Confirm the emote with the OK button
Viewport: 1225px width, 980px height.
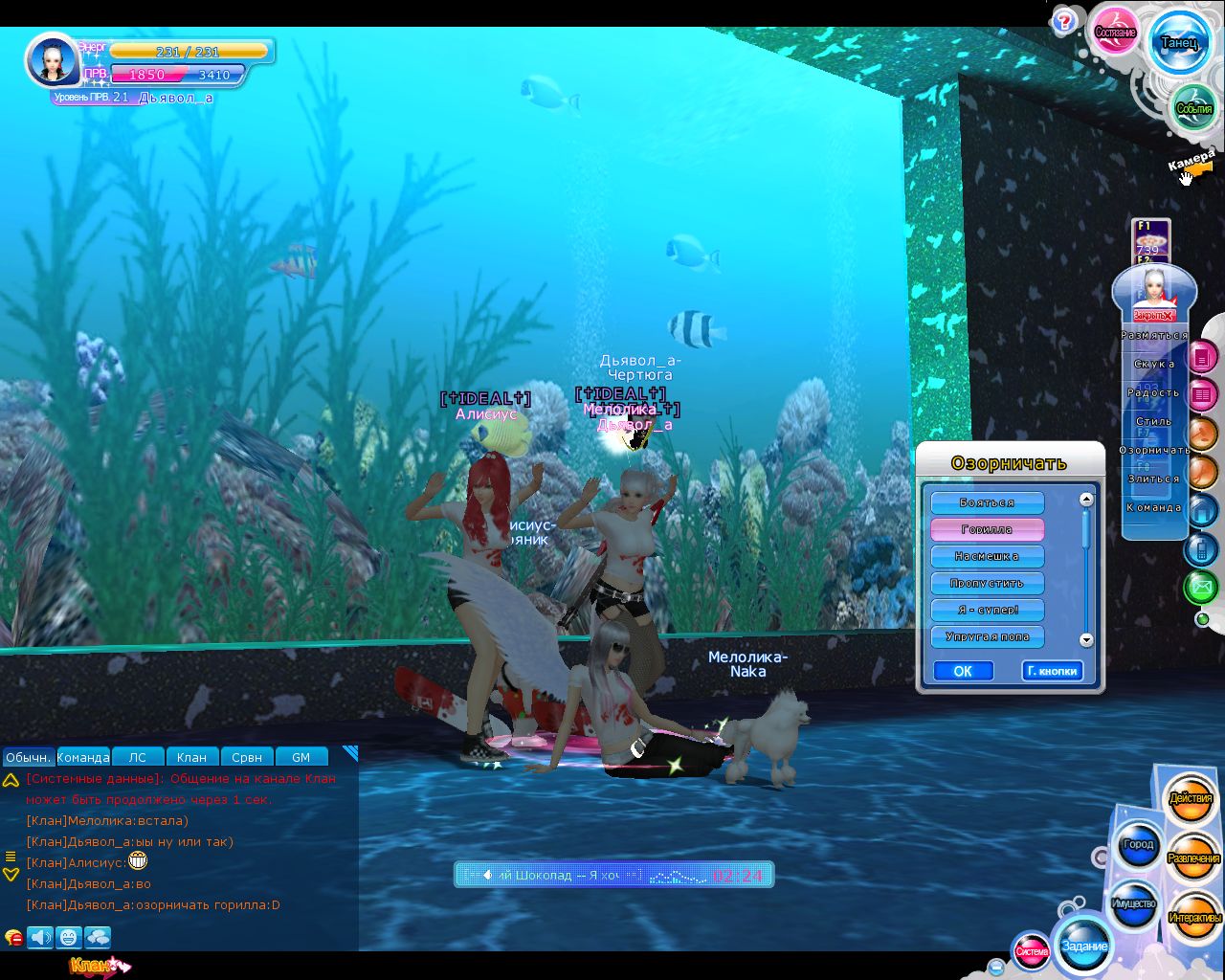click(963, 671)
